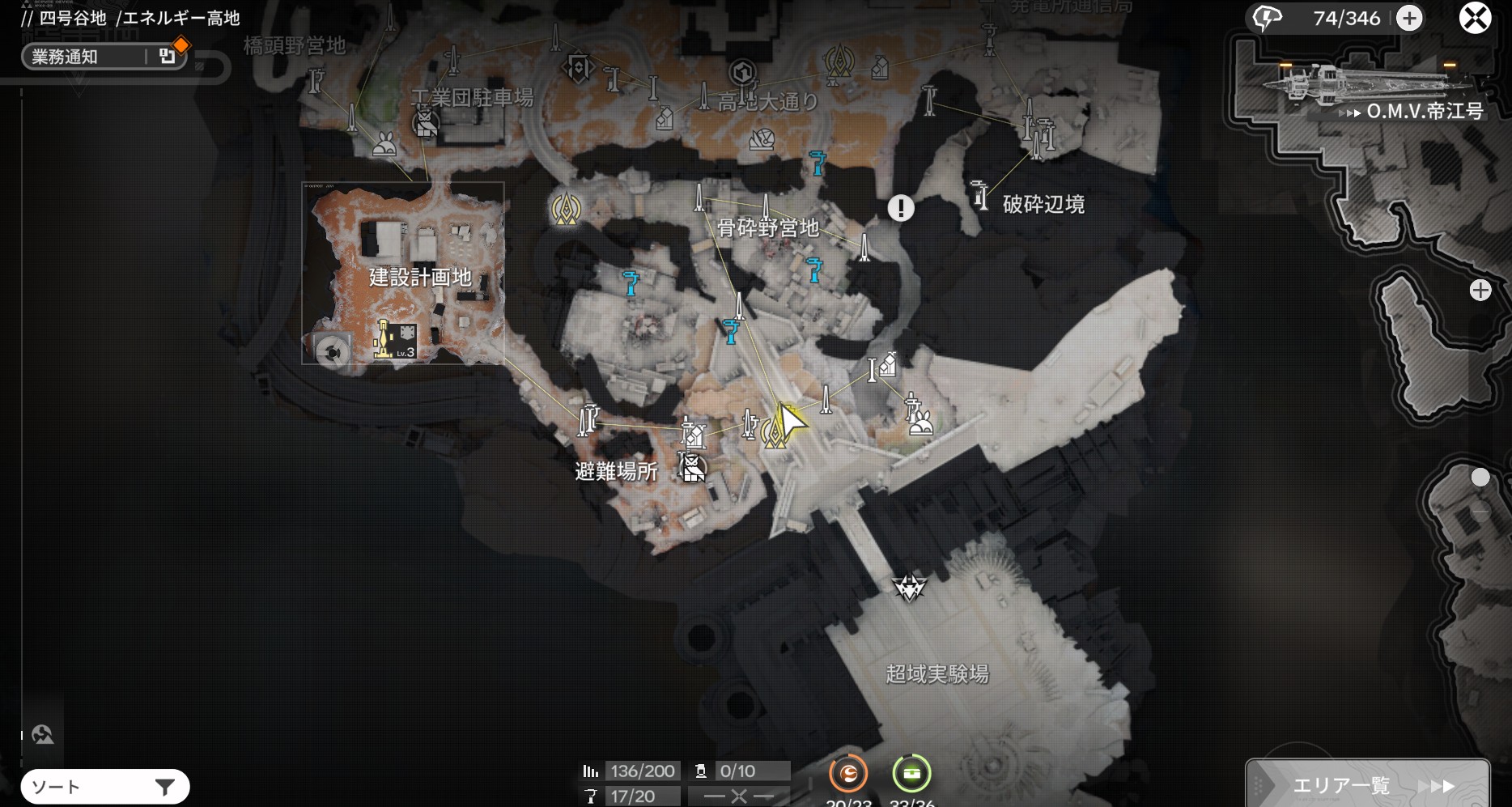
Task: Select the boss marker above 超域実験場
Action: pos(909,587)
